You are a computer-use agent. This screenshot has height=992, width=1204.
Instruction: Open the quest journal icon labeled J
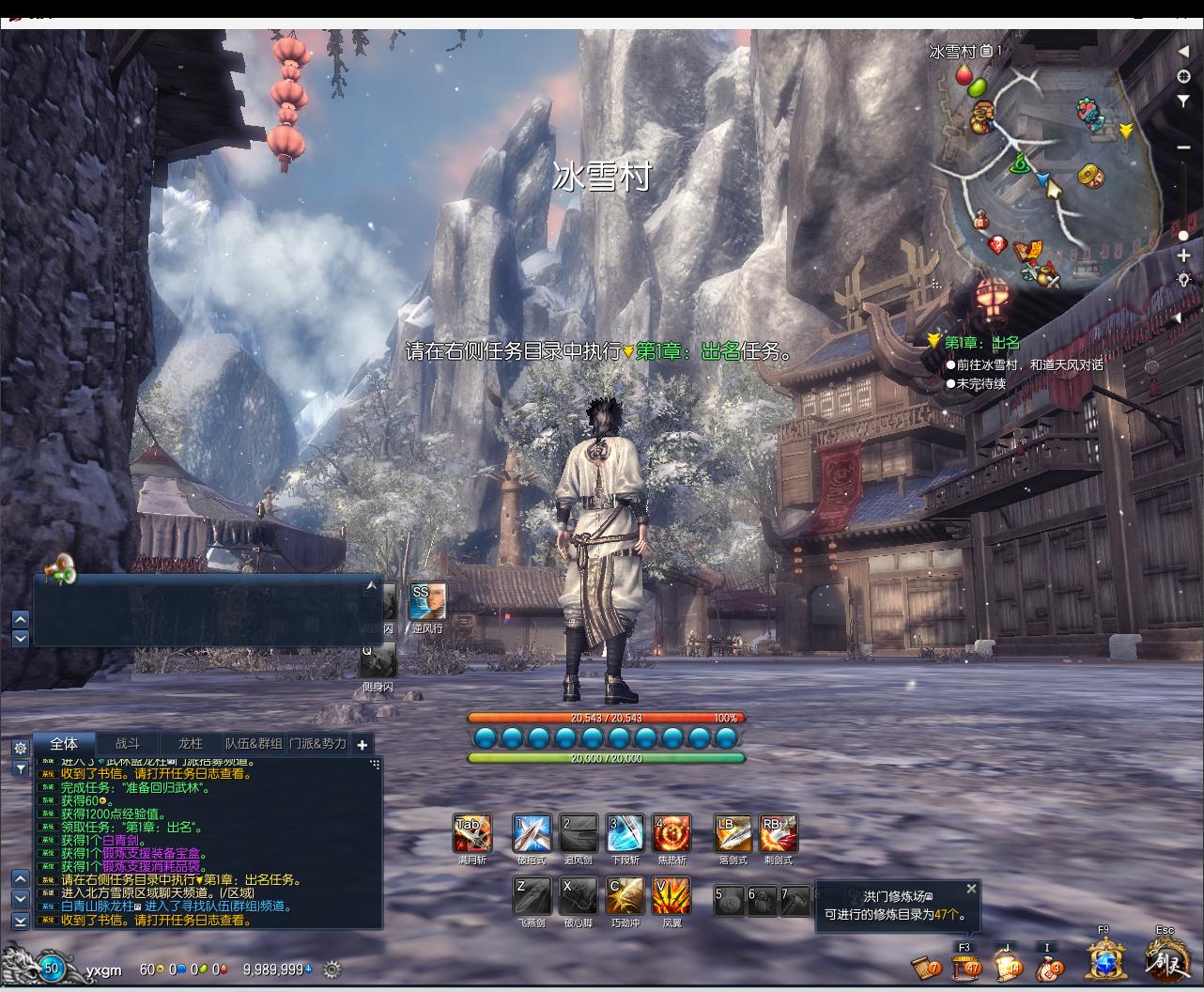[1007, 966]
